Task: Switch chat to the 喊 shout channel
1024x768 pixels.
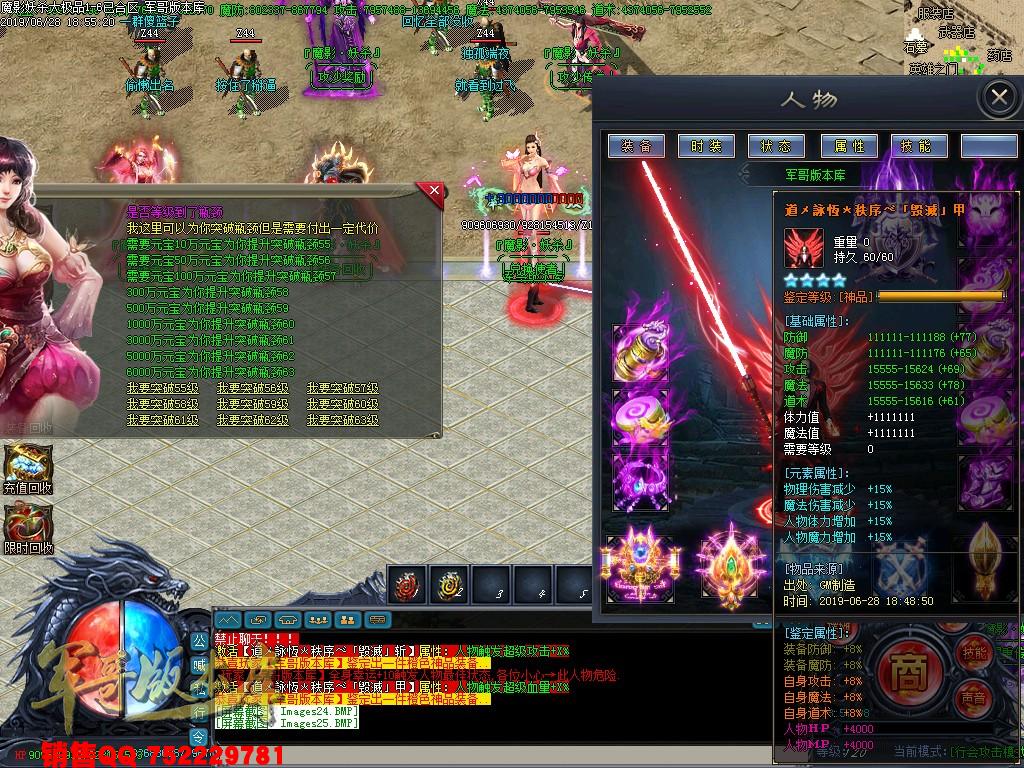Action: (198, 662)
